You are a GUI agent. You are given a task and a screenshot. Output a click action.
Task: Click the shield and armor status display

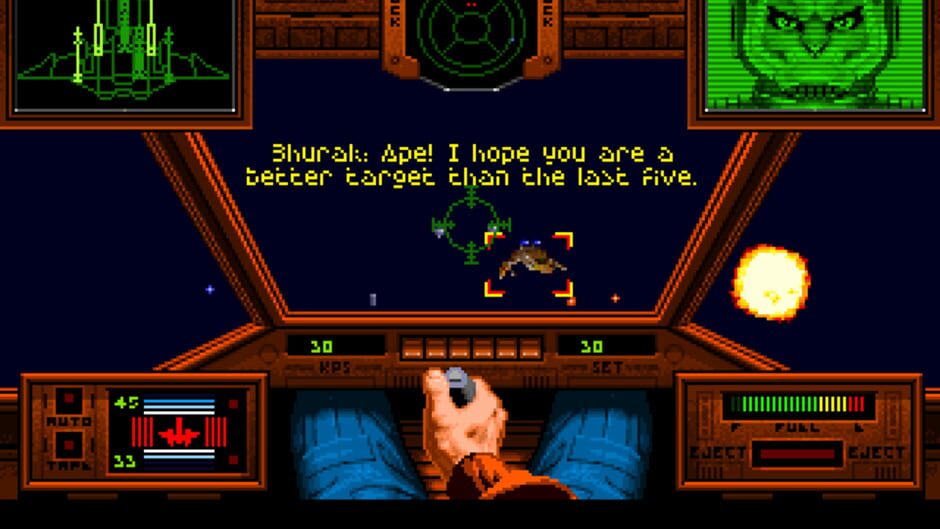tap(180, 432)
